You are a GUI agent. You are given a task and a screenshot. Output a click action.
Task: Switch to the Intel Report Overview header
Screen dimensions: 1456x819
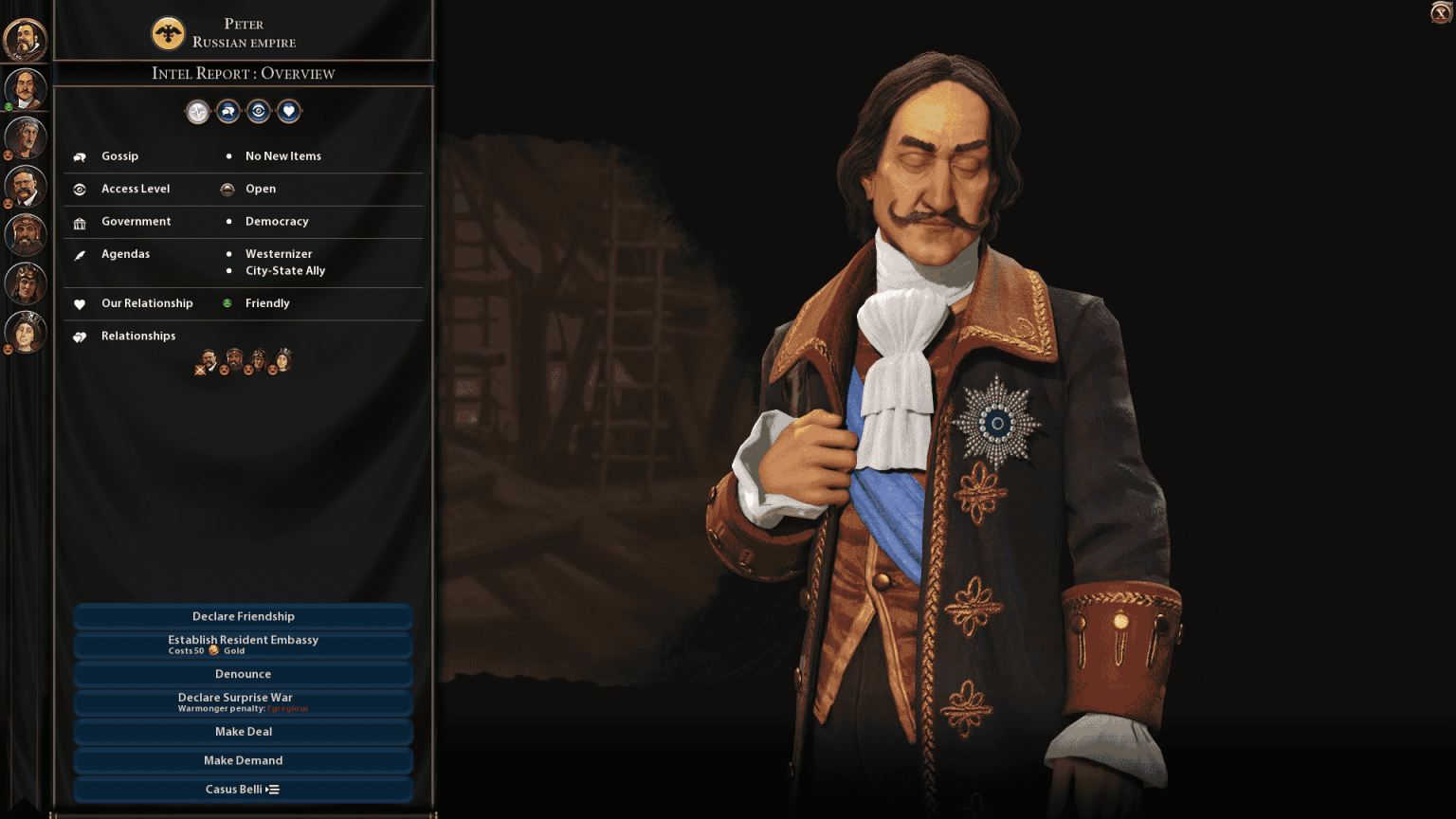click(x=244, y=74)
